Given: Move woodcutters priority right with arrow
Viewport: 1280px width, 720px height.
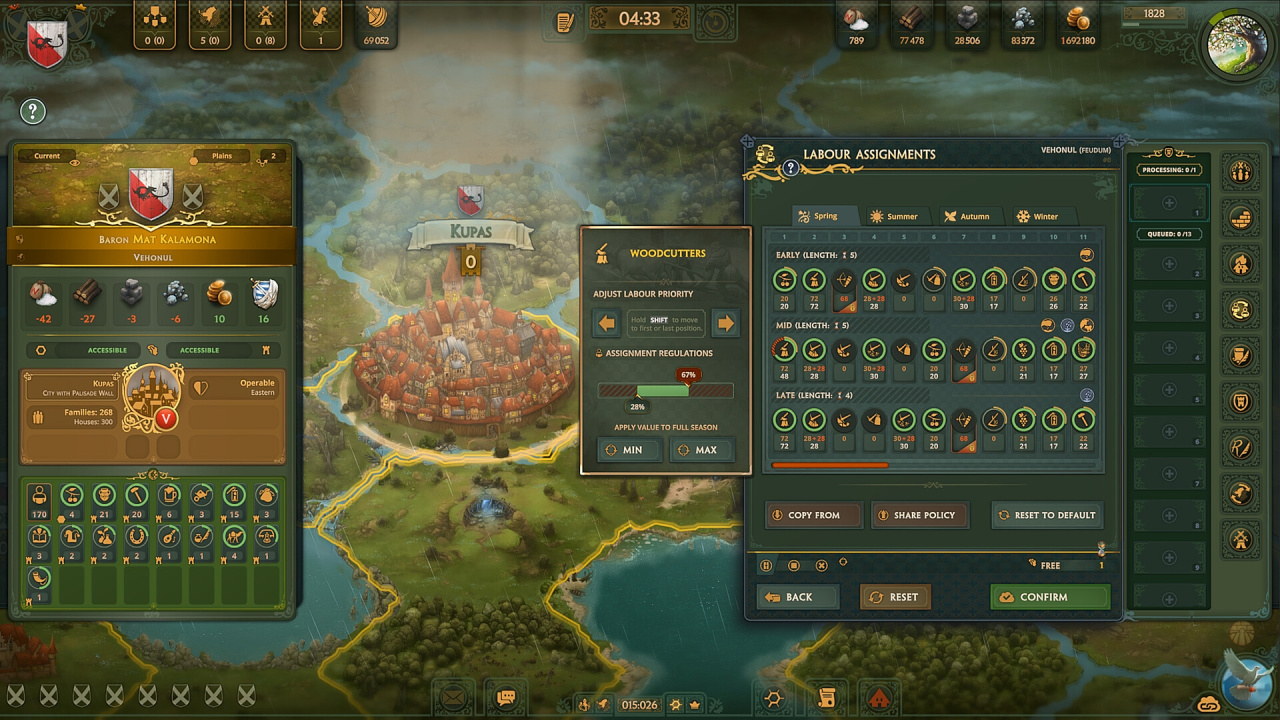Looking at the screenshot, I should [x=726, y=323].
